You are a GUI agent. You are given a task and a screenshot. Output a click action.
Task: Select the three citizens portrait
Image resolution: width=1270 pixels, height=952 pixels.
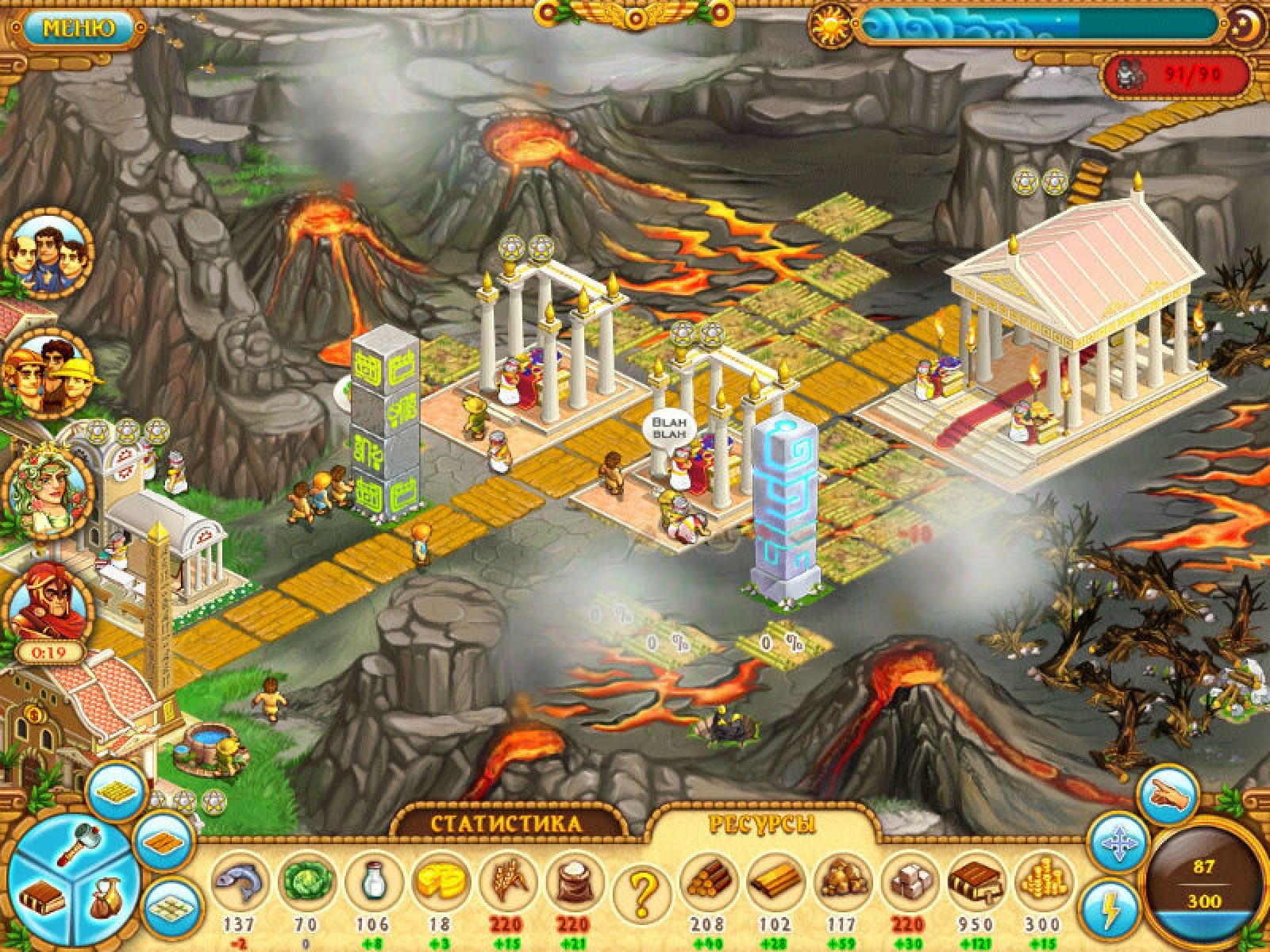(x=48, y=254)
